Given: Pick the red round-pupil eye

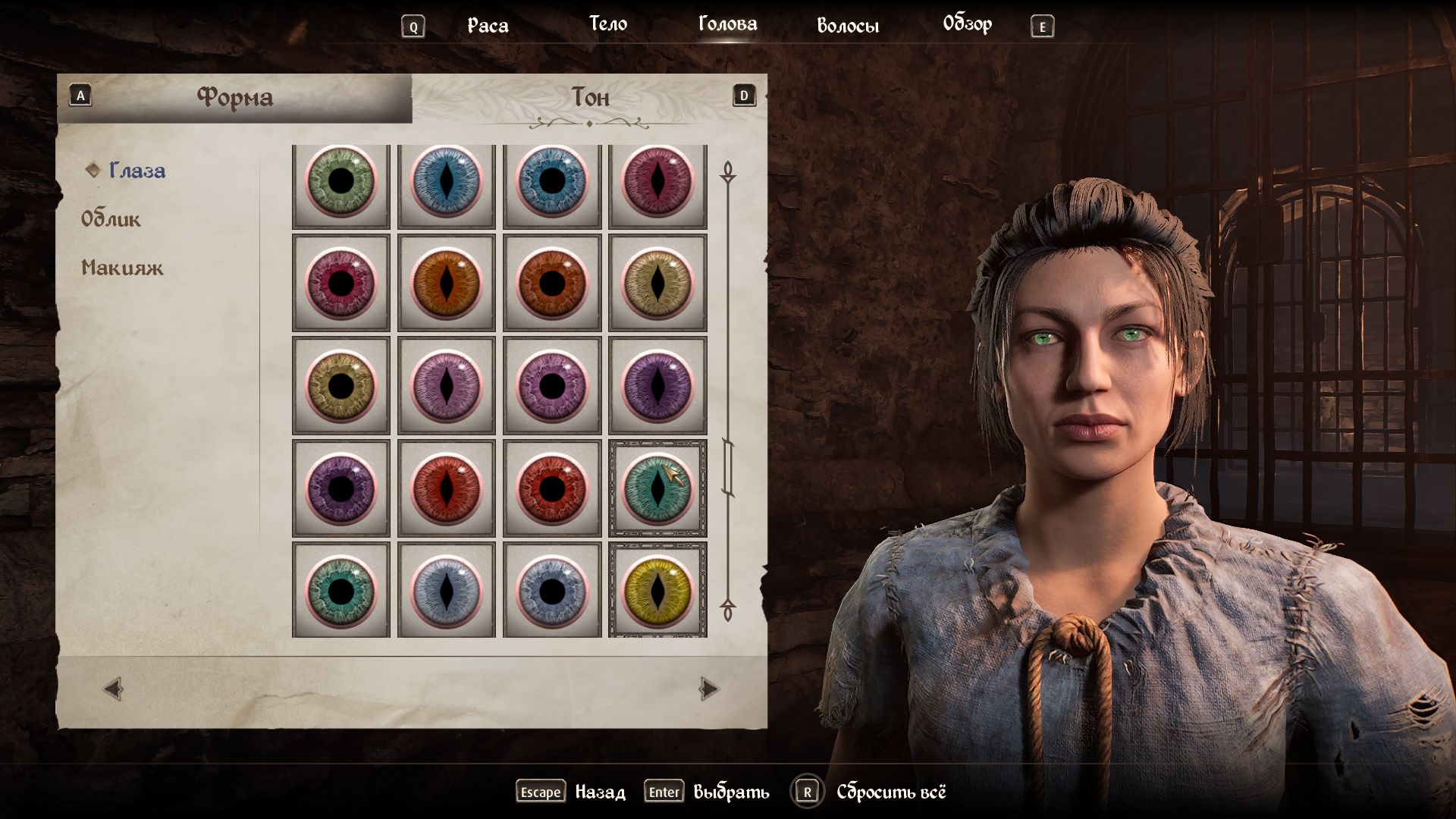Looking at the screenshot, I should [x=552, y=489].
